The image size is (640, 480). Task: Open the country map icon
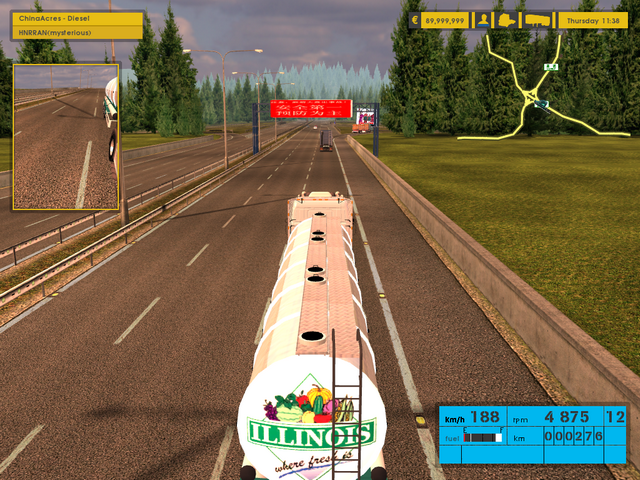pyautogui.click(x=509, y=19)
